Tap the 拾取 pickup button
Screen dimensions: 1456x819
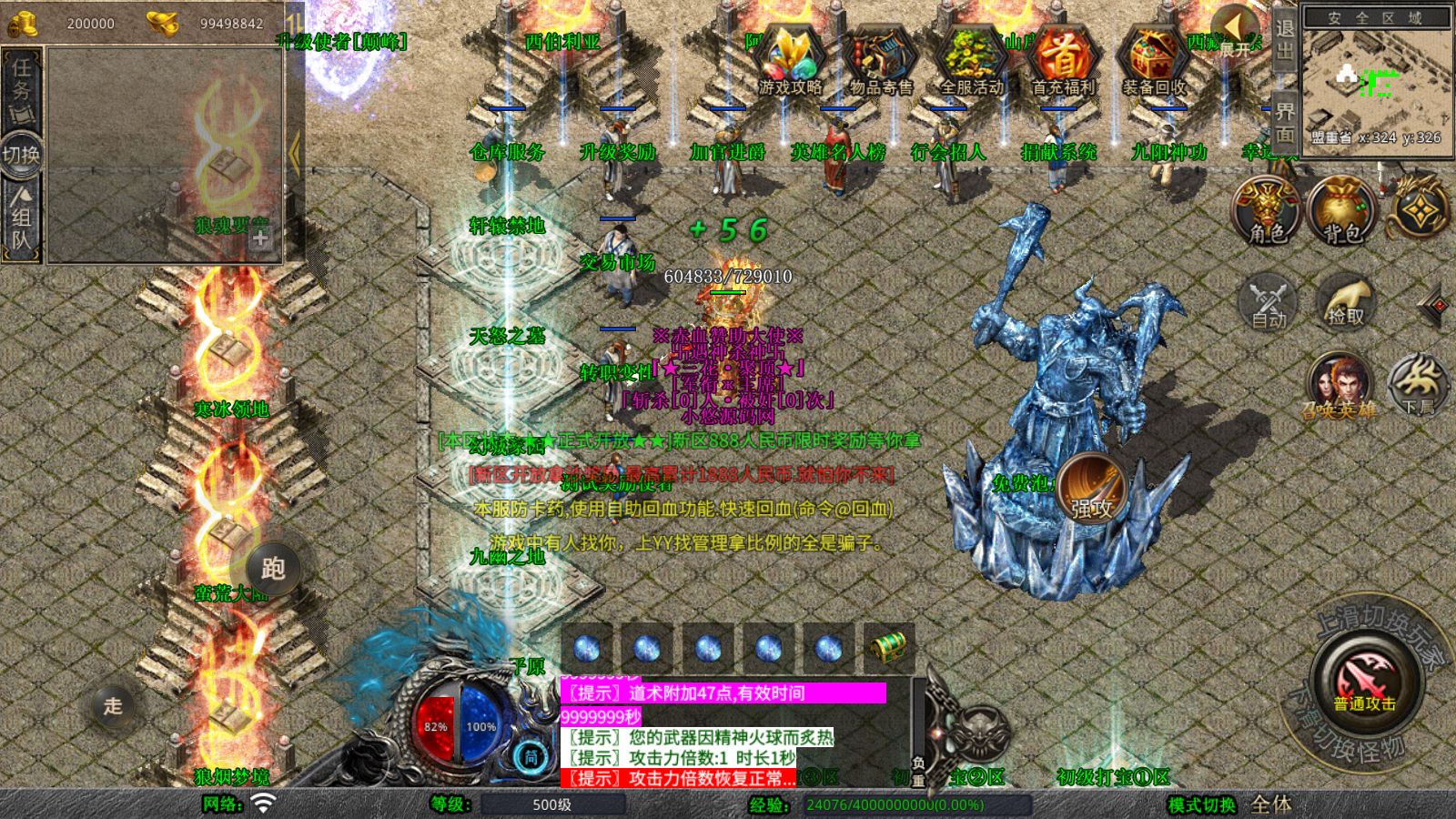1345,302
